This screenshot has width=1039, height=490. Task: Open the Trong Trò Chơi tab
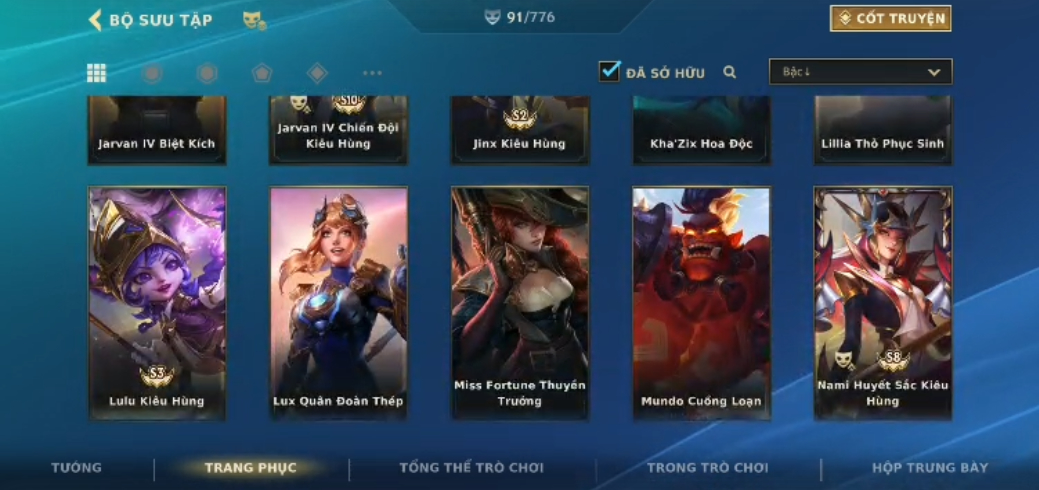tap(707, 468)
